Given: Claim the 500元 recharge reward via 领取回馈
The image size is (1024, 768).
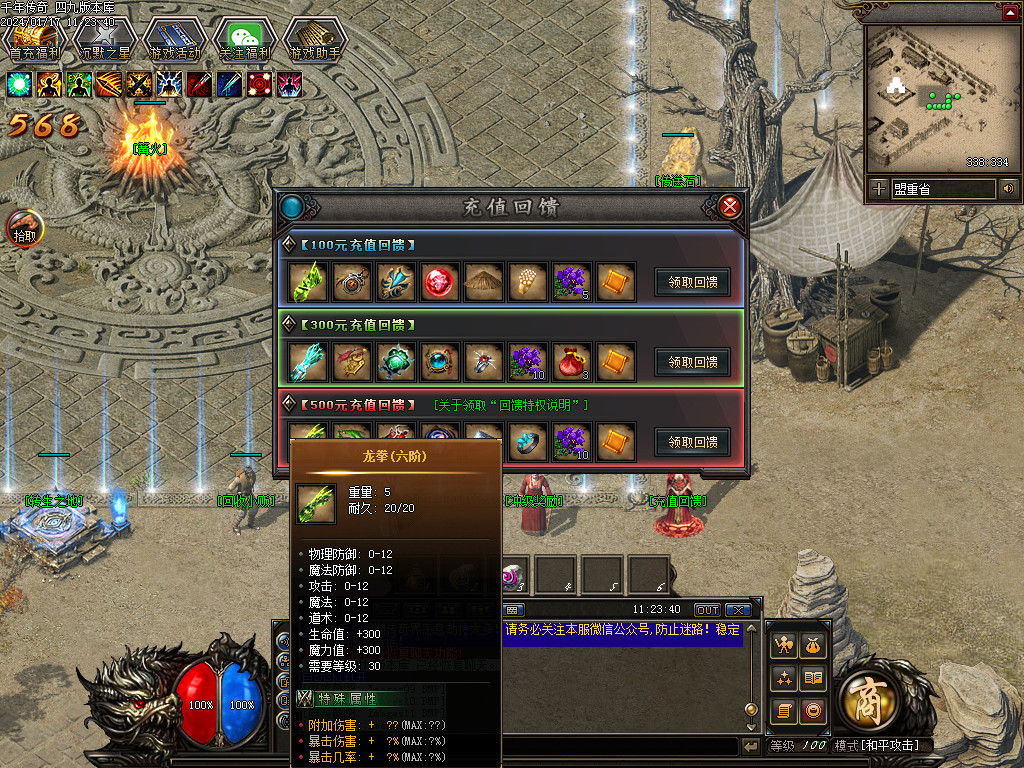Looking at the screenshot, I should pos(692,442).
